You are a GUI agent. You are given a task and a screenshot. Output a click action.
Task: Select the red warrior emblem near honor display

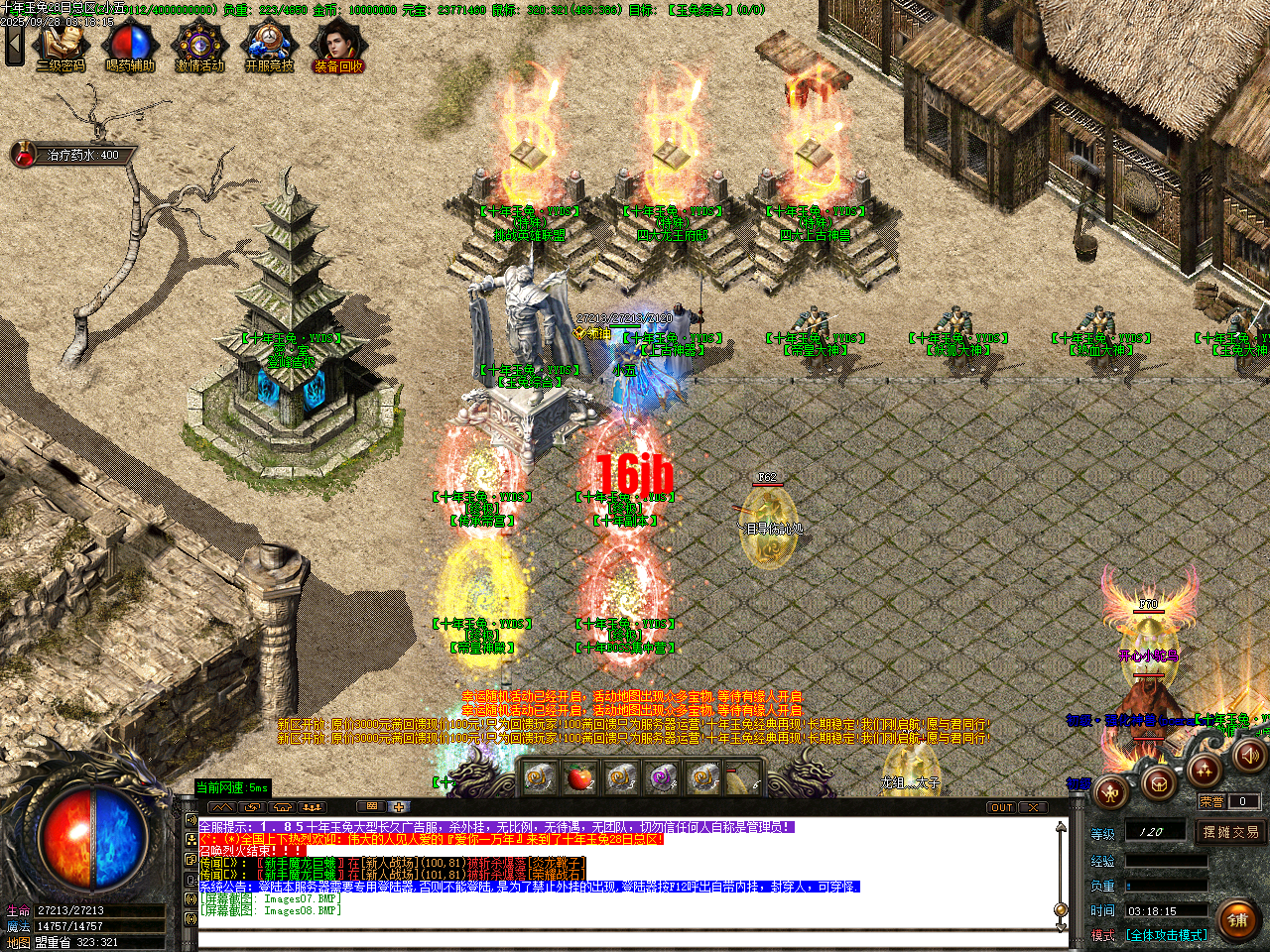1108,793
